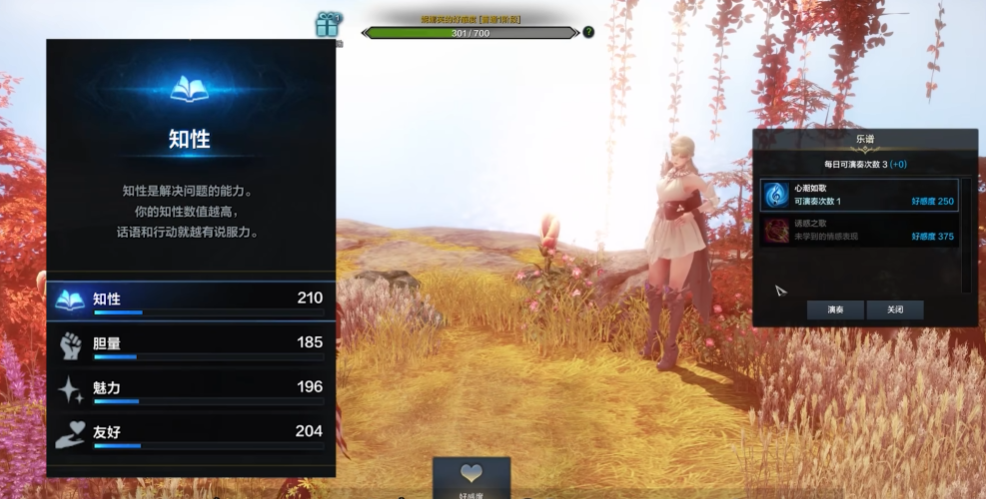
Task: Open the 好感度 heart button
Action: click(x=471, y=477)
